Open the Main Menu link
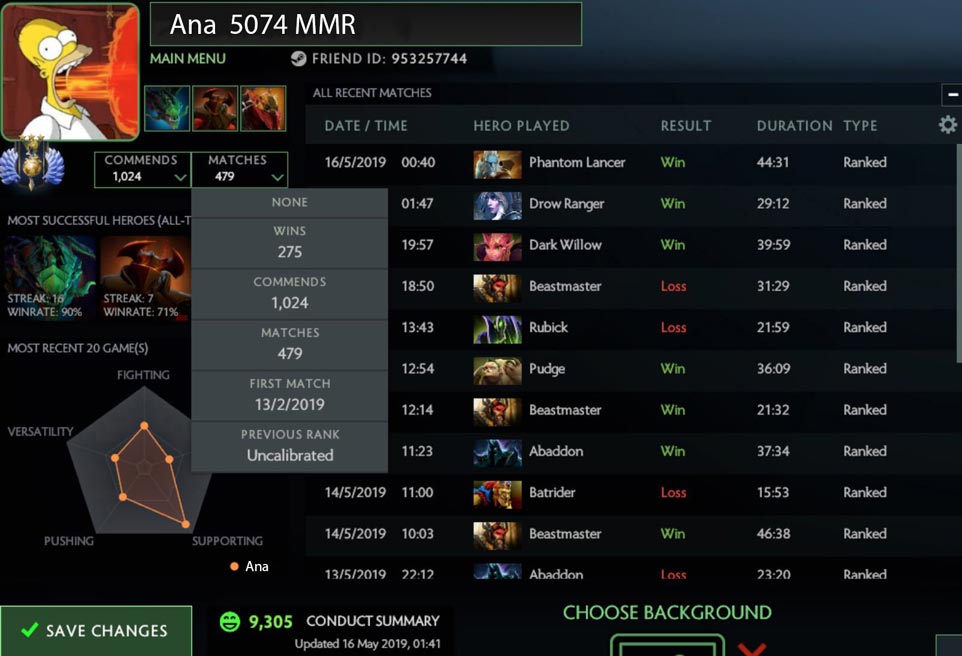The width and height of the screenshot is (962, 656). [188, 59]
